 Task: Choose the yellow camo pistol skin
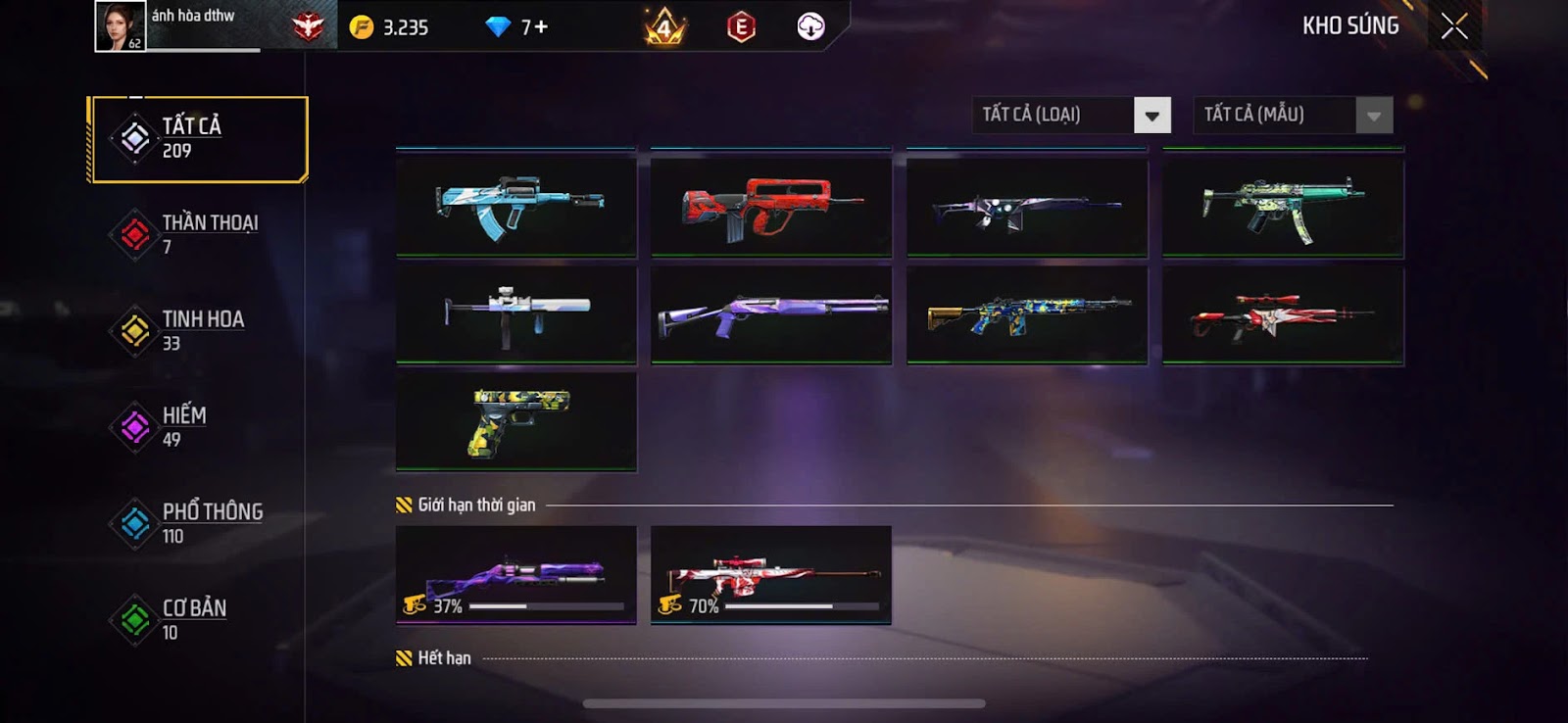click(x=516, y=421)
